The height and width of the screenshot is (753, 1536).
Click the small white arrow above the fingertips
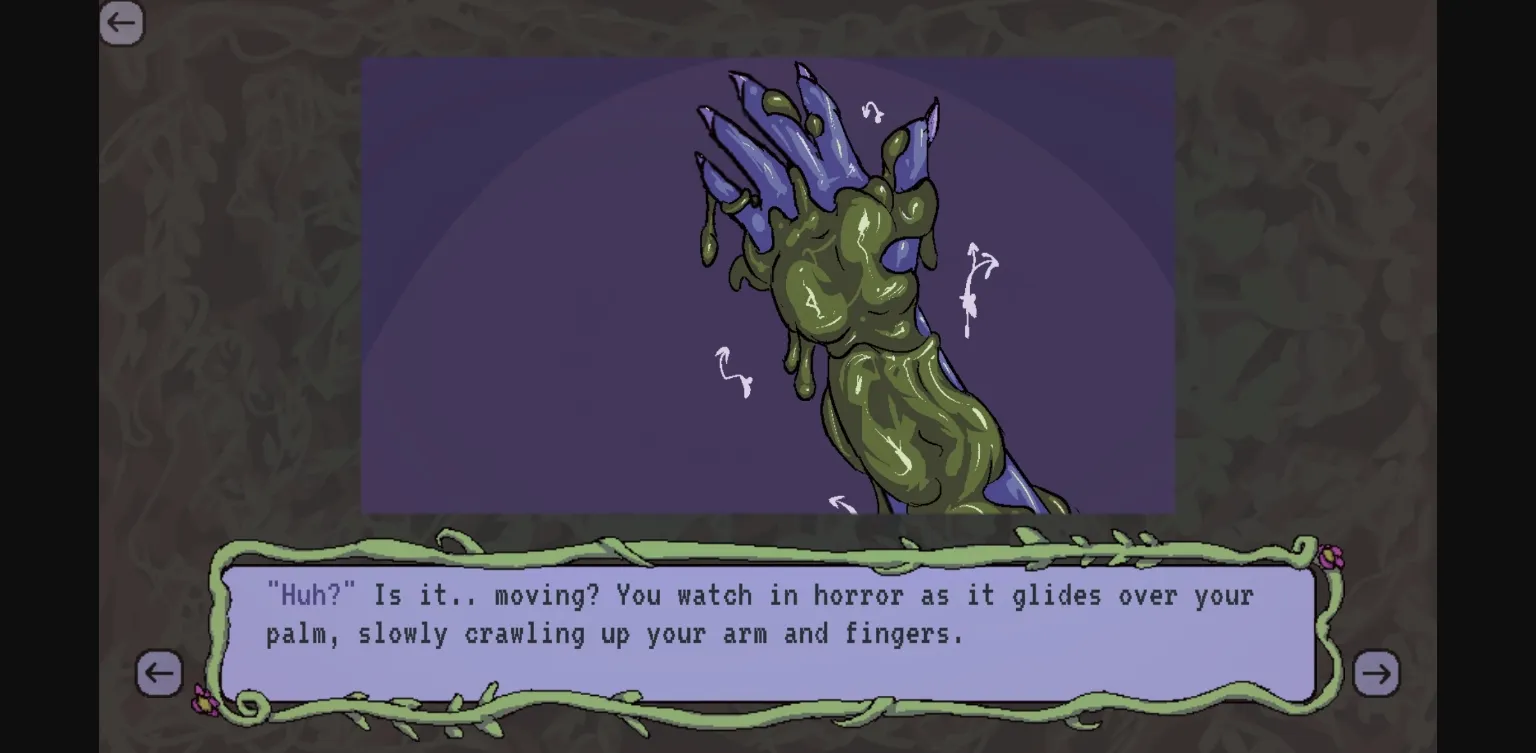tap(873, 110)
